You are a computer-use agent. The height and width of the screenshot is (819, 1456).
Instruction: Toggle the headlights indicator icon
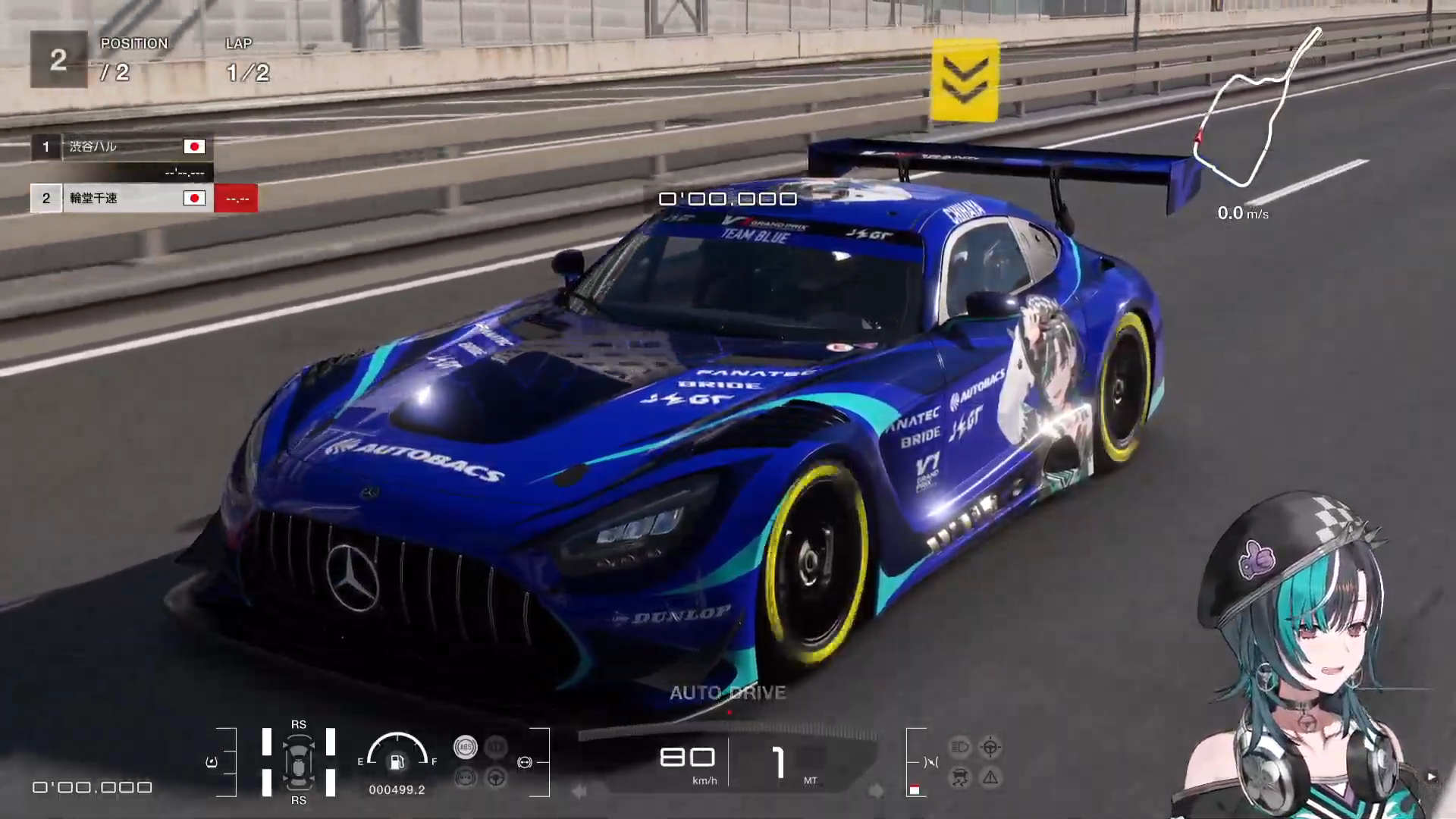pos(960,748)
